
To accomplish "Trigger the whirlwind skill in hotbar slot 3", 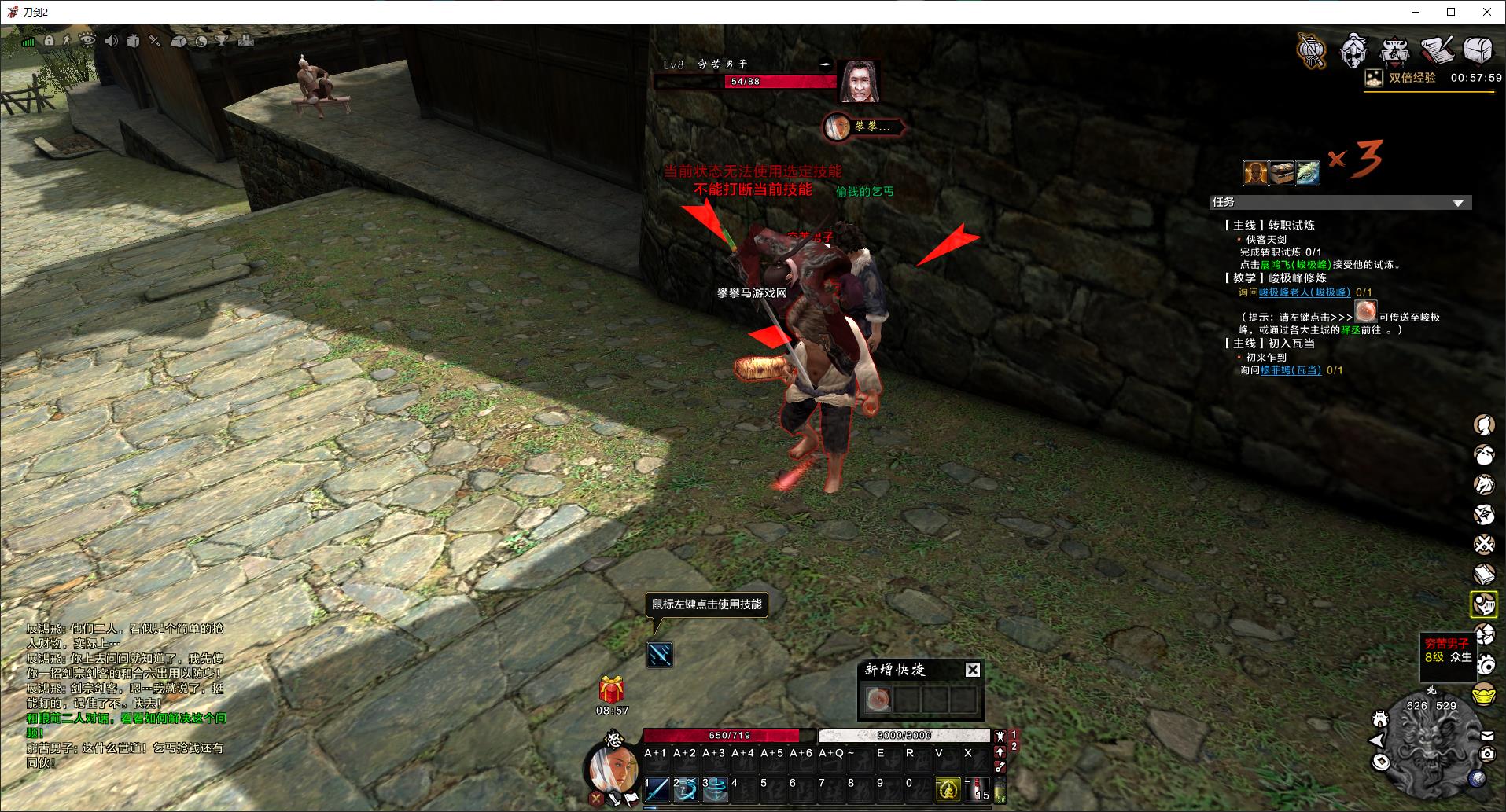I will pos(715,788).
